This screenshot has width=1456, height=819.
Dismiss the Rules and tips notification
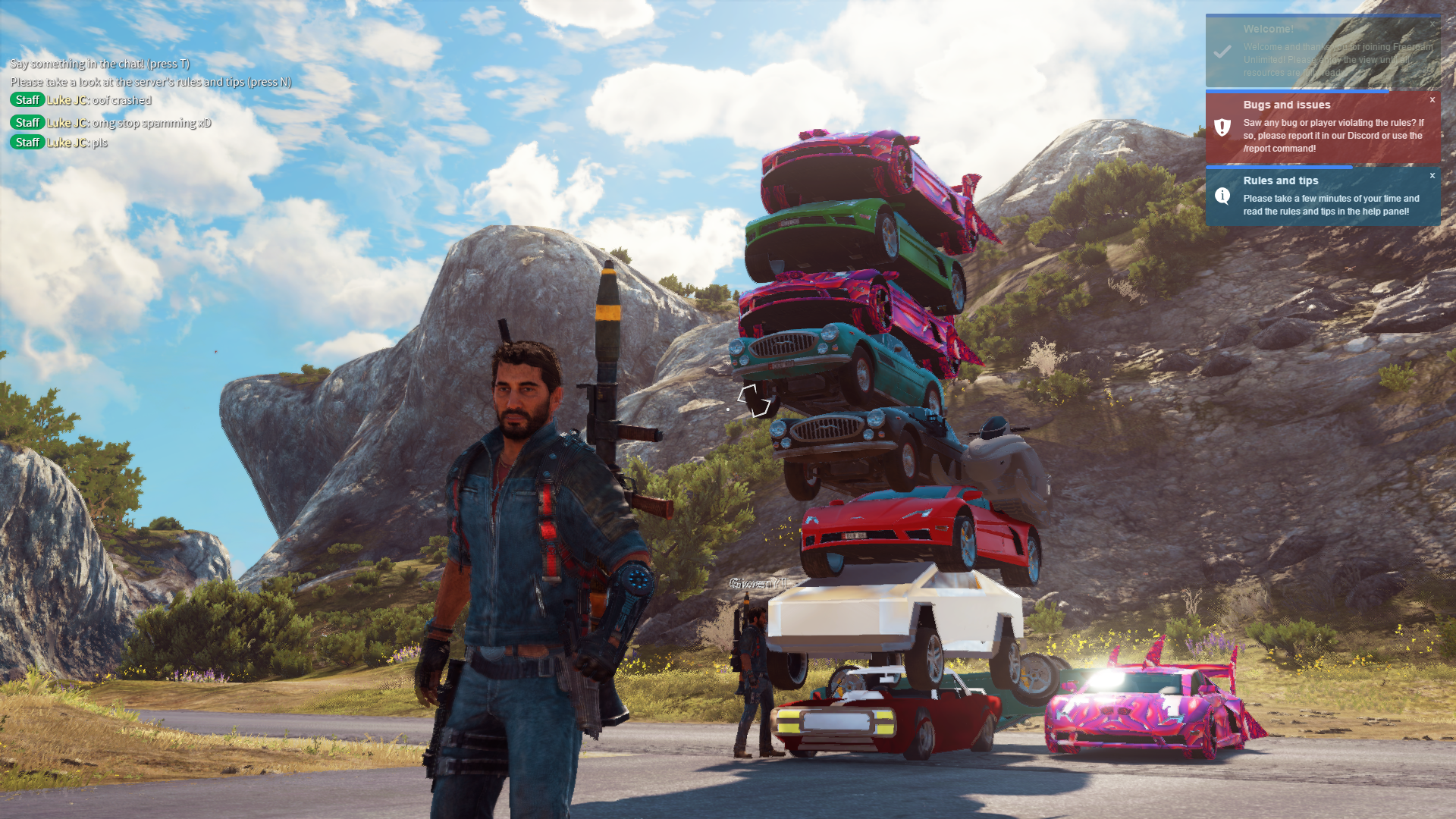point(1432,176)
